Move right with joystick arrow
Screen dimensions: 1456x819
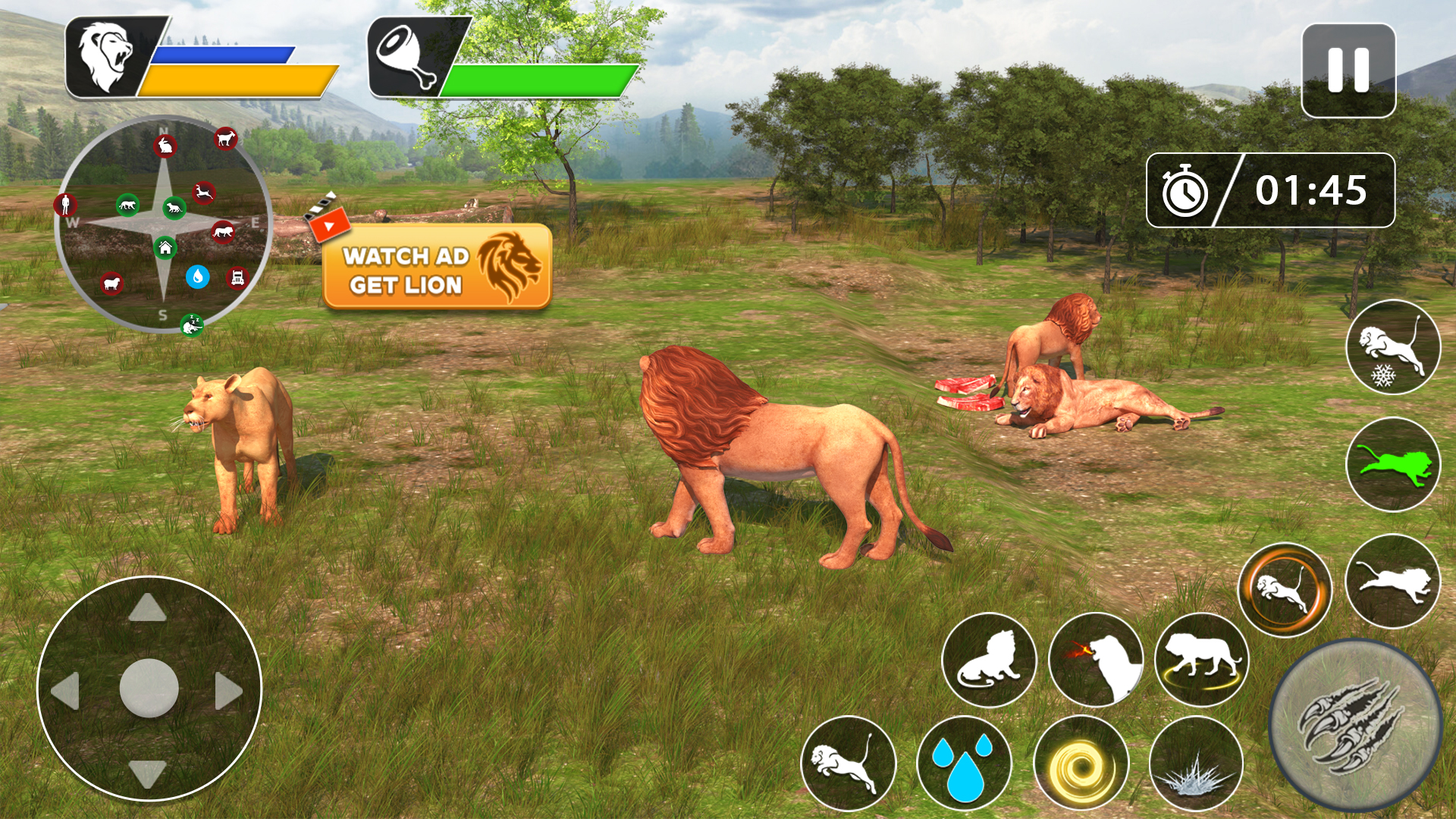(227, 690)
